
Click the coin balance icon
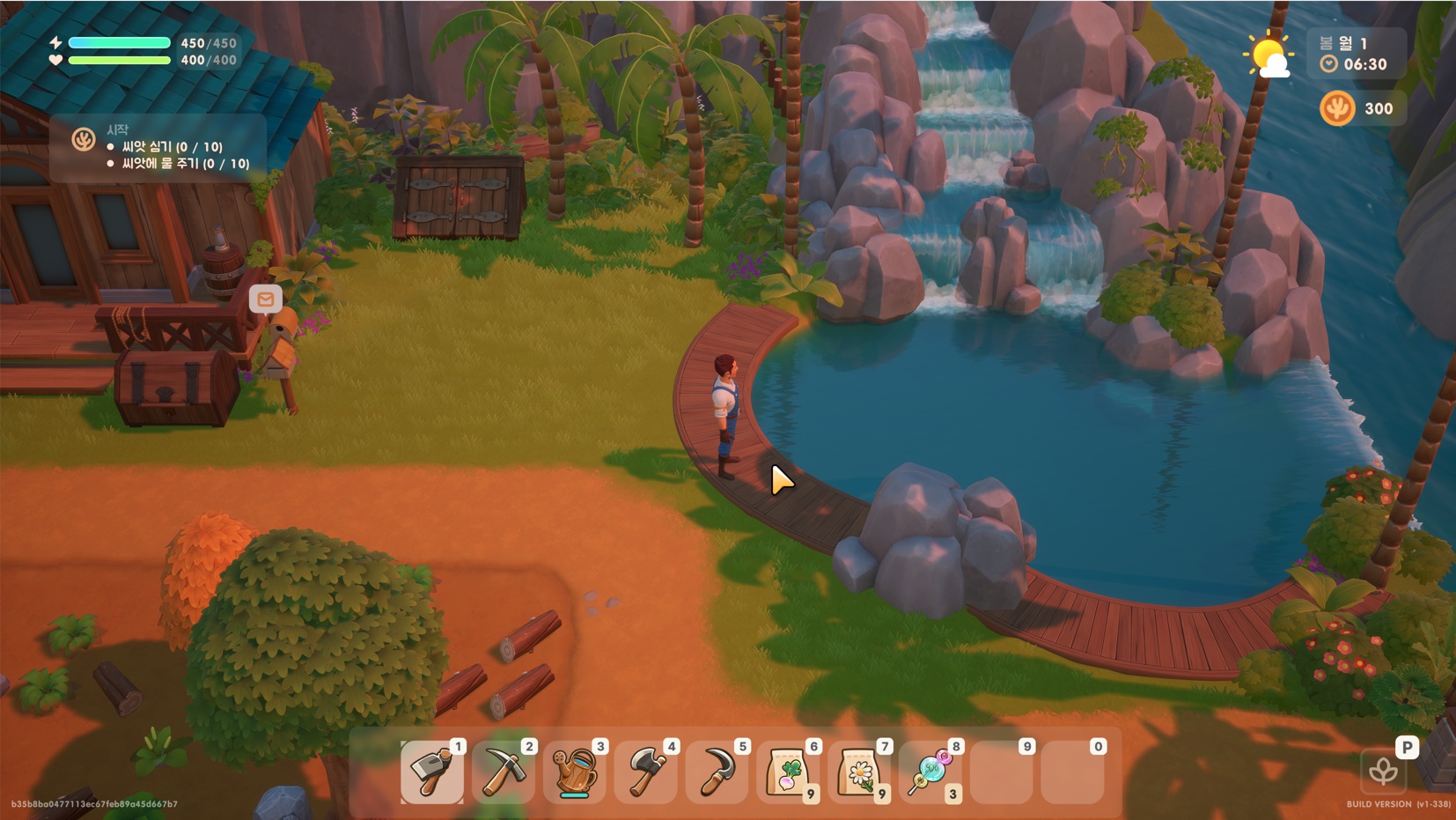[1337, 109]
